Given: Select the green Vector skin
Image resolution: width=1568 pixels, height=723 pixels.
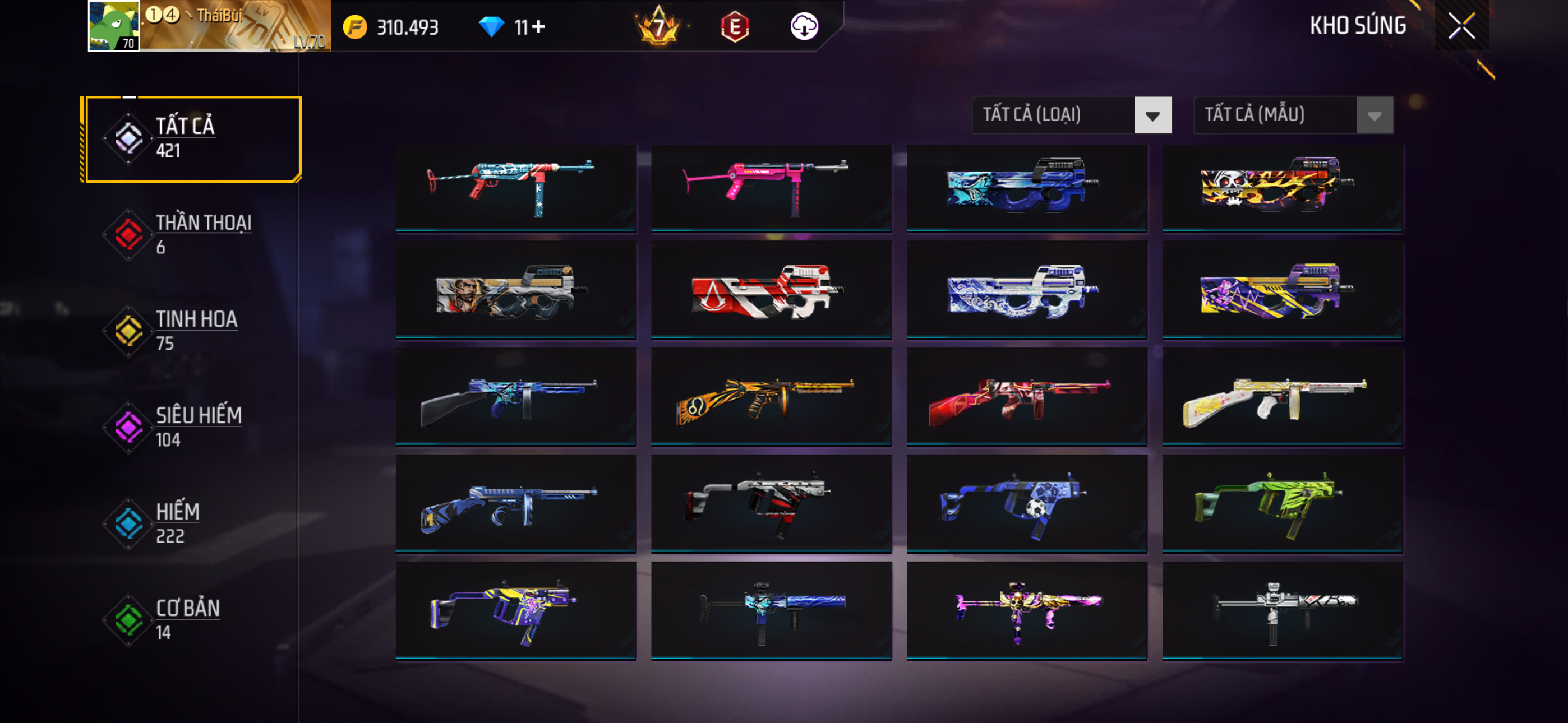Looking at the screenshot, I should click(1282, 504).
